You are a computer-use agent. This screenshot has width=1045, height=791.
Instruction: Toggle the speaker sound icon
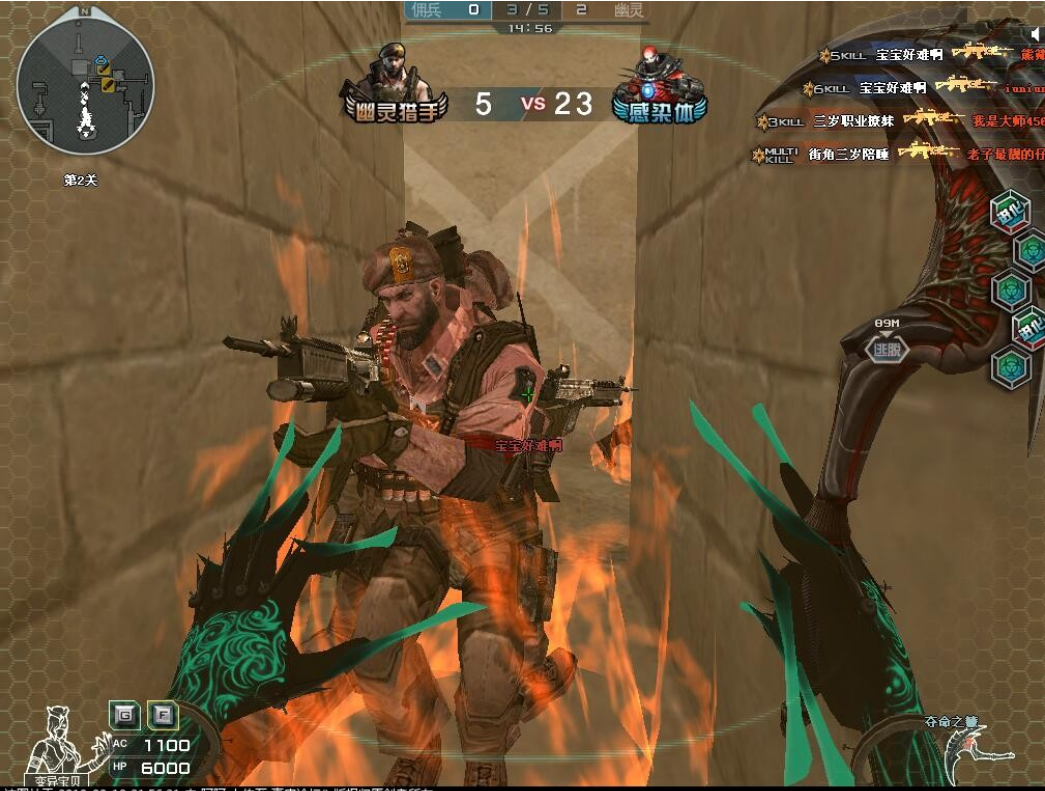(x=1036, y=34)
